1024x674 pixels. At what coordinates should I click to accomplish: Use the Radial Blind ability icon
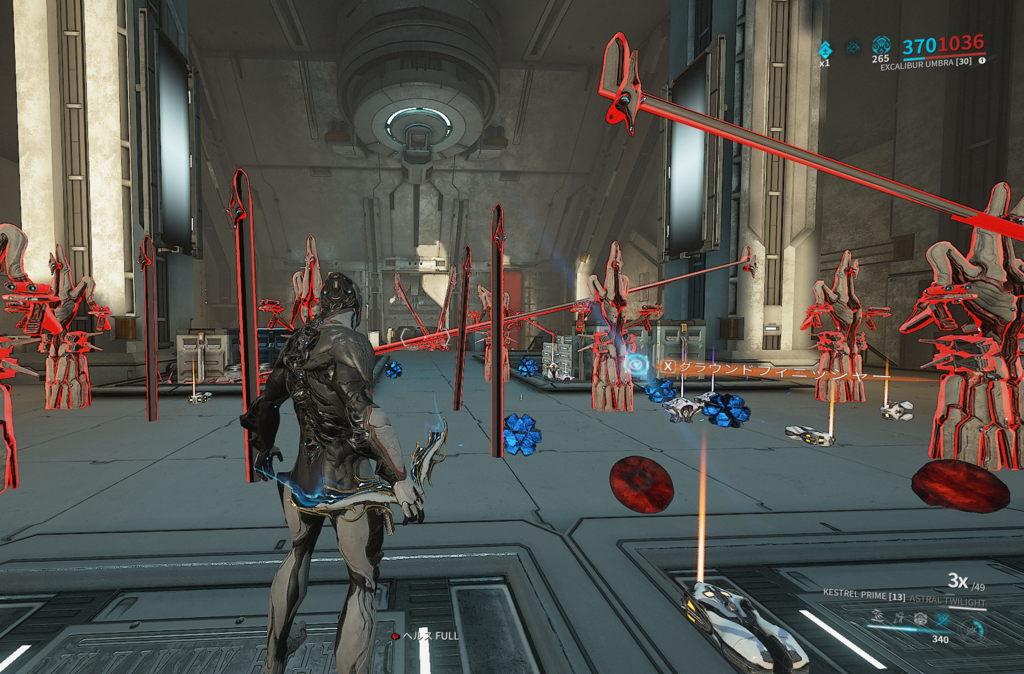pyautogui.click(x=898, y=619)
